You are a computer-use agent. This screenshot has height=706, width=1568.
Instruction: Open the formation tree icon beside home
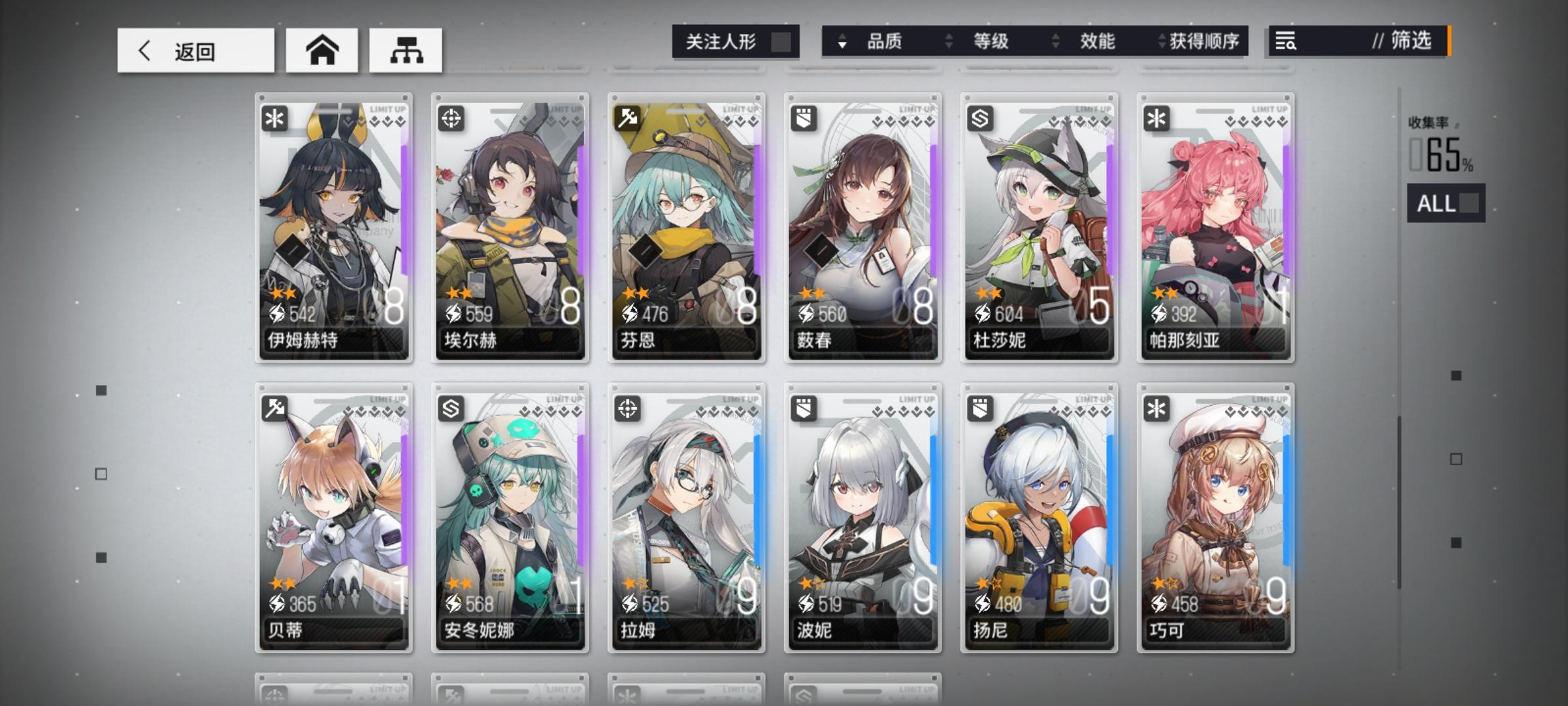coord(406,50)
